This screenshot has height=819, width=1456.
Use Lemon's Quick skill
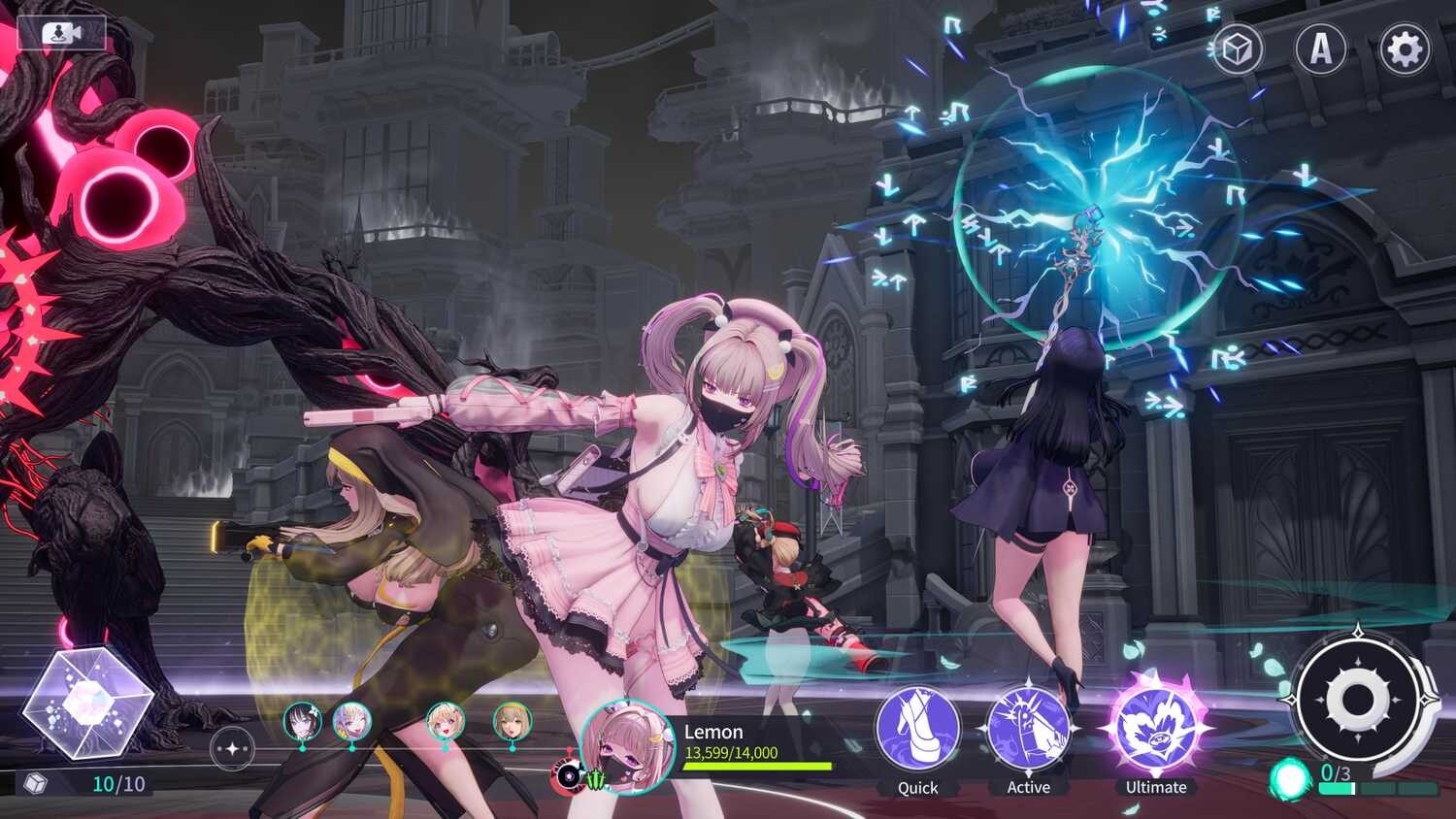coord(917,730)
